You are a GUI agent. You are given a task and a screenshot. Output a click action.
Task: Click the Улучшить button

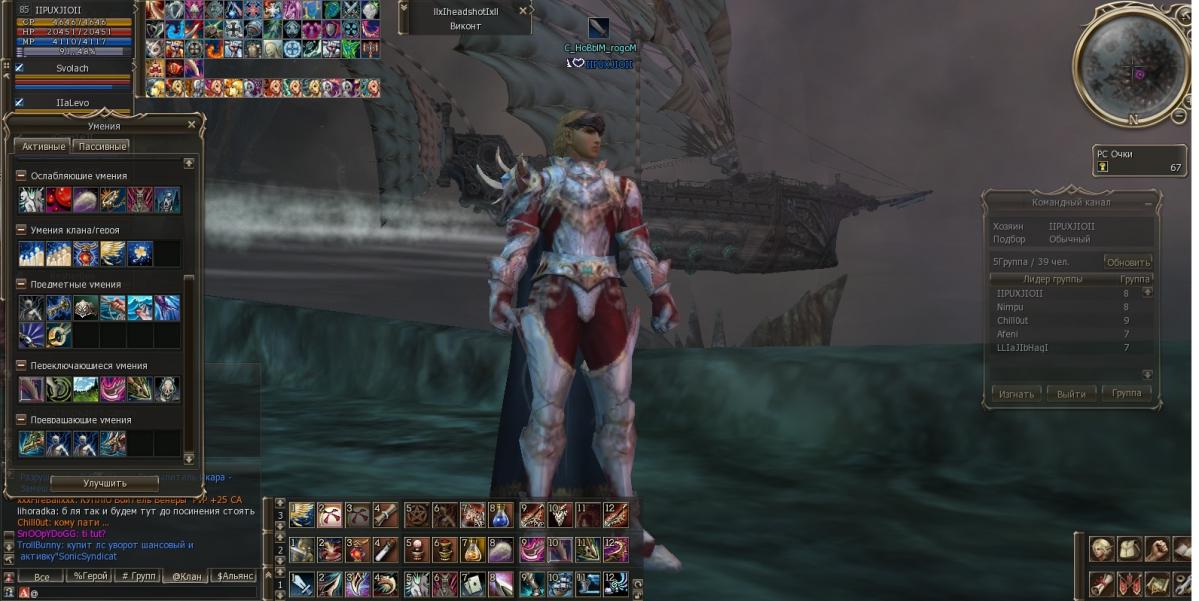(x=104, y=483)
